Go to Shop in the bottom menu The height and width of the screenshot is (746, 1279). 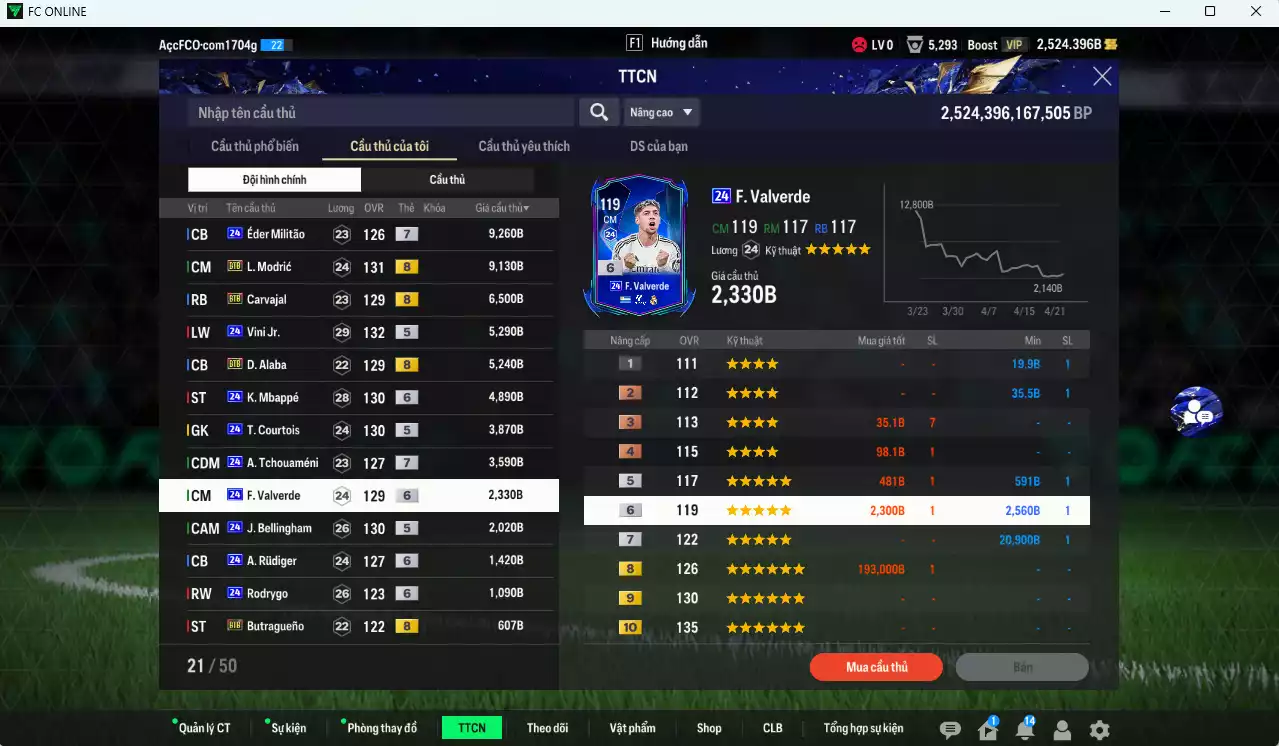[709, 728]
